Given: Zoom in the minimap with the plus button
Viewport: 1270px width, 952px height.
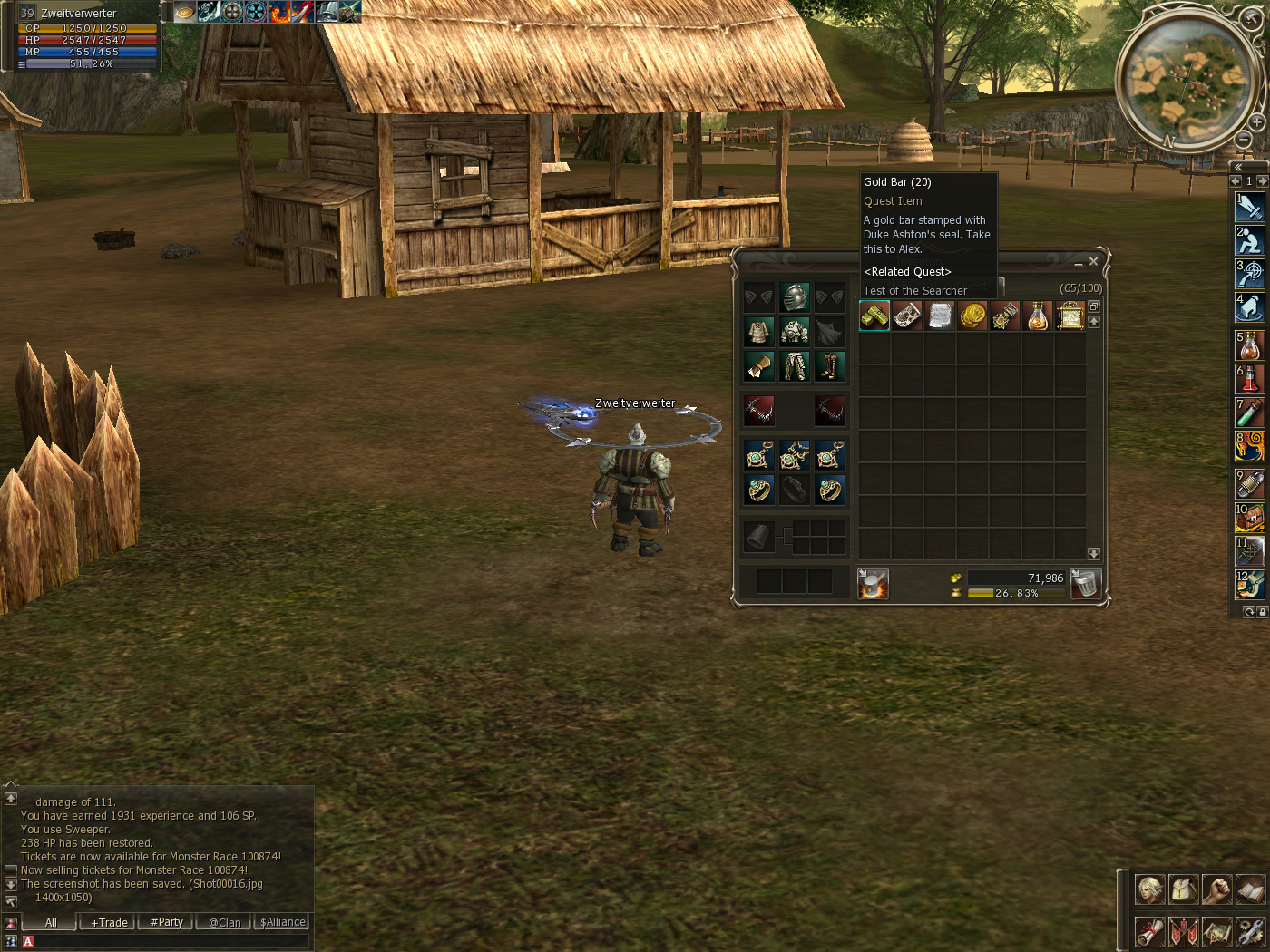Looking at the screenshot, I should tap(1256, 121).
